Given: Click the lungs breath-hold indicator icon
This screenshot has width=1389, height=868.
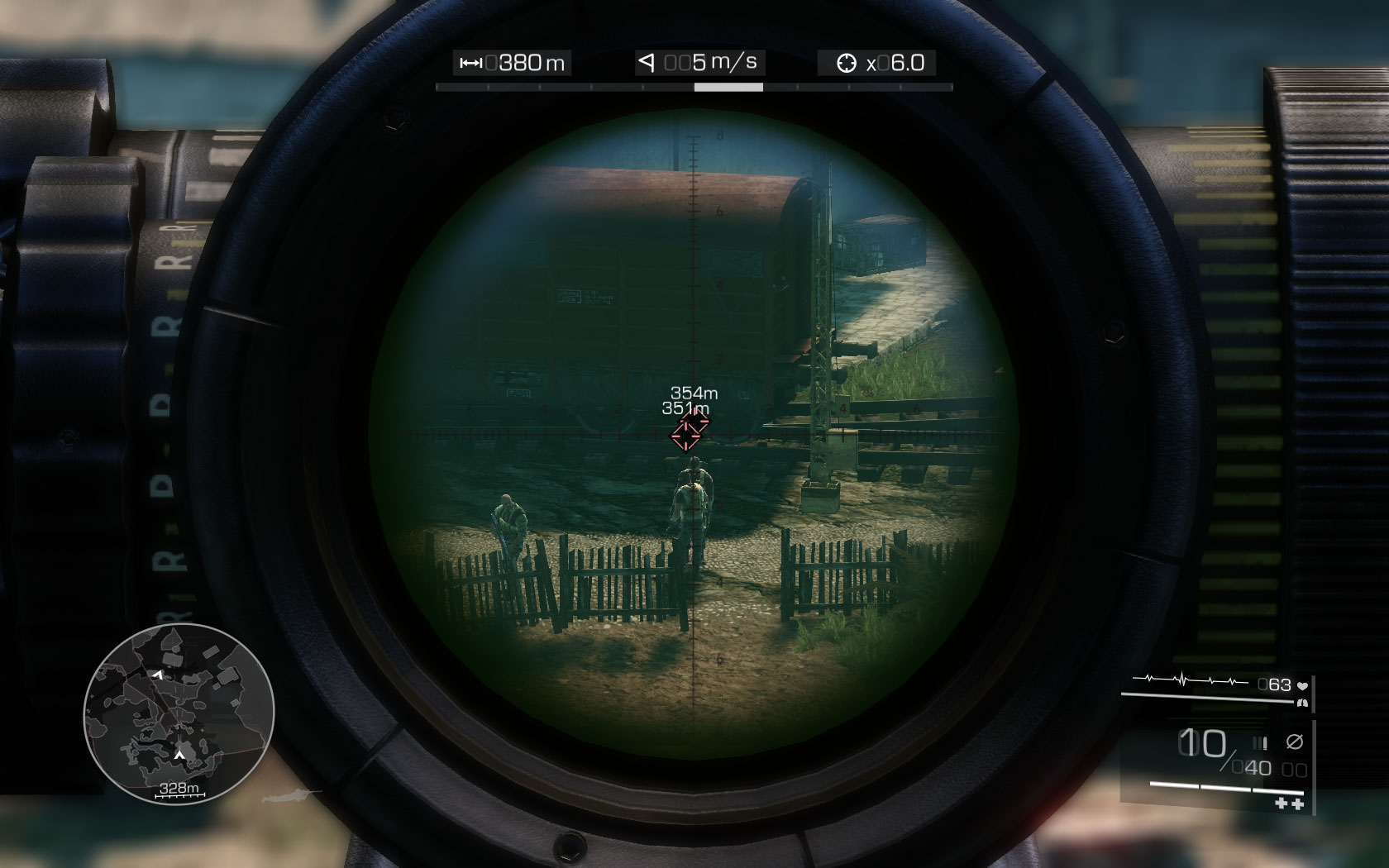Looking at the screenshot, I should click(x=1302, y=703).
